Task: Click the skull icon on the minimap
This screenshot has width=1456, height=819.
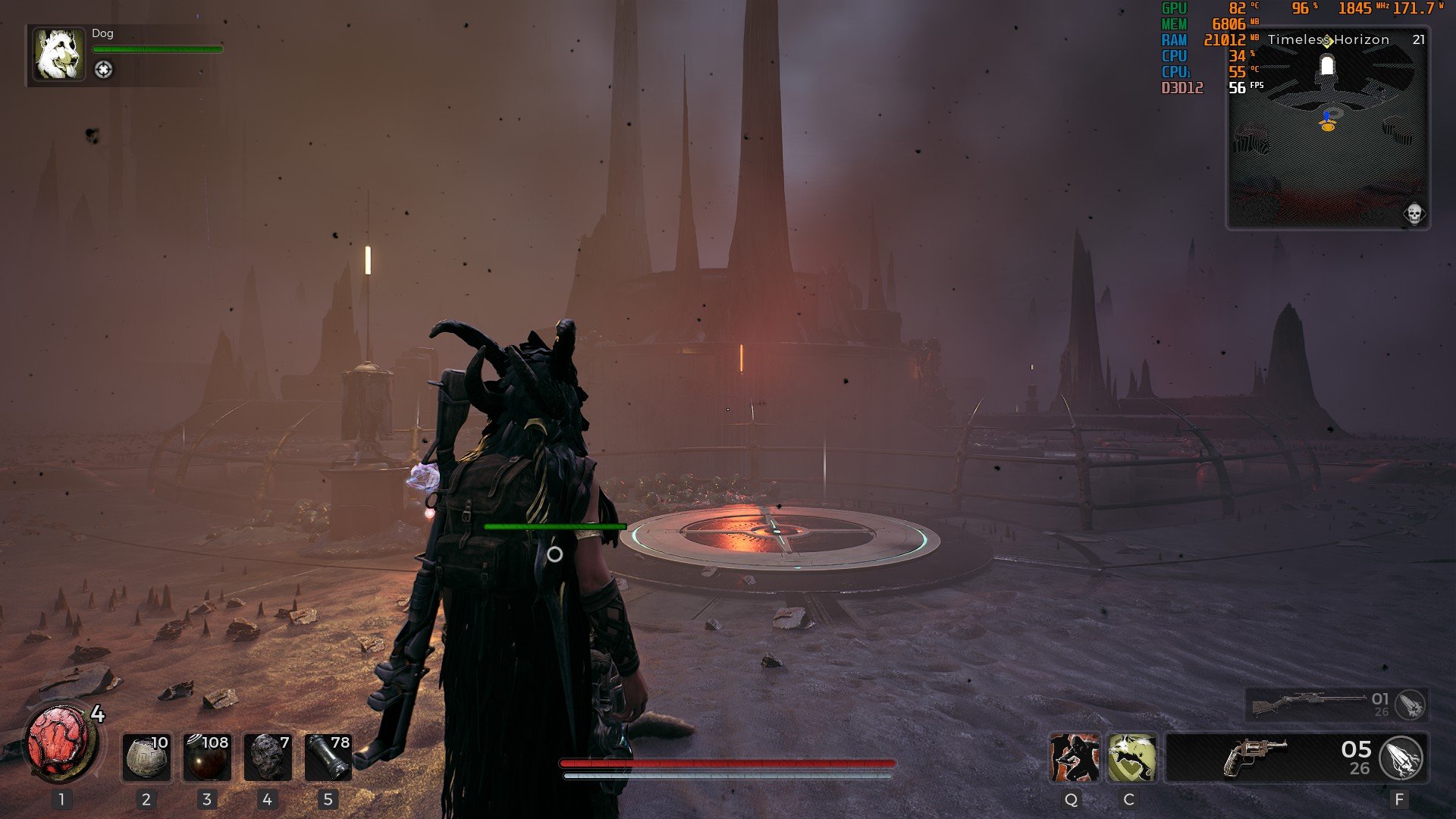Action: (1414, 215)
